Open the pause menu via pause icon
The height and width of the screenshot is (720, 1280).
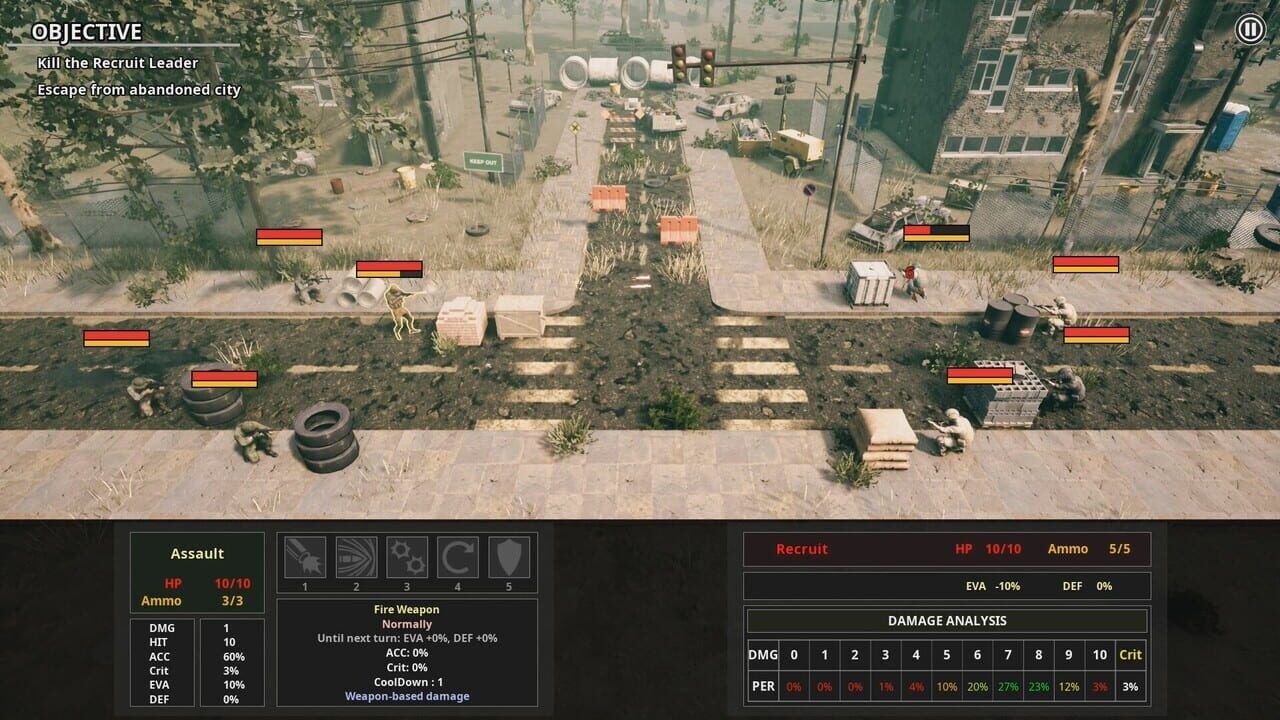1251,27
